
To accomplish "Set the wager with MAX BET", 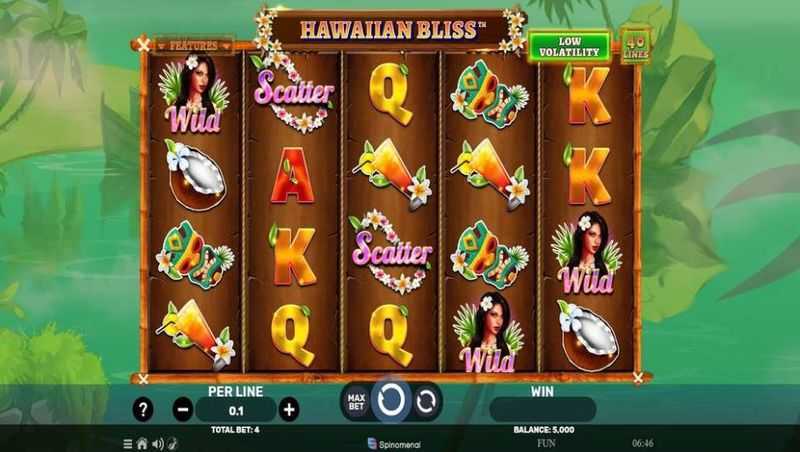I will 355,402.
